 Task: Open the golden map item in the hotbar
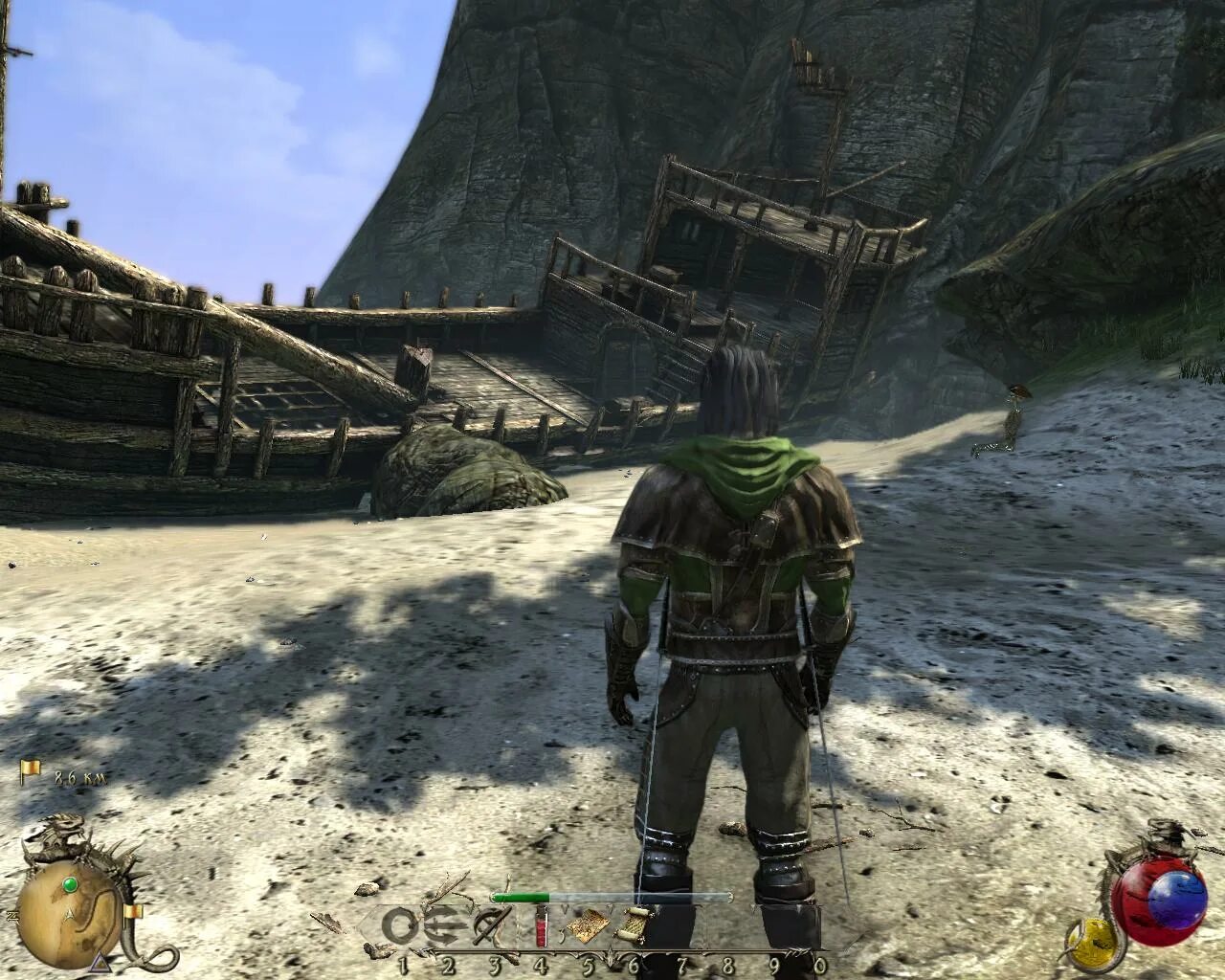coord(587,925)
